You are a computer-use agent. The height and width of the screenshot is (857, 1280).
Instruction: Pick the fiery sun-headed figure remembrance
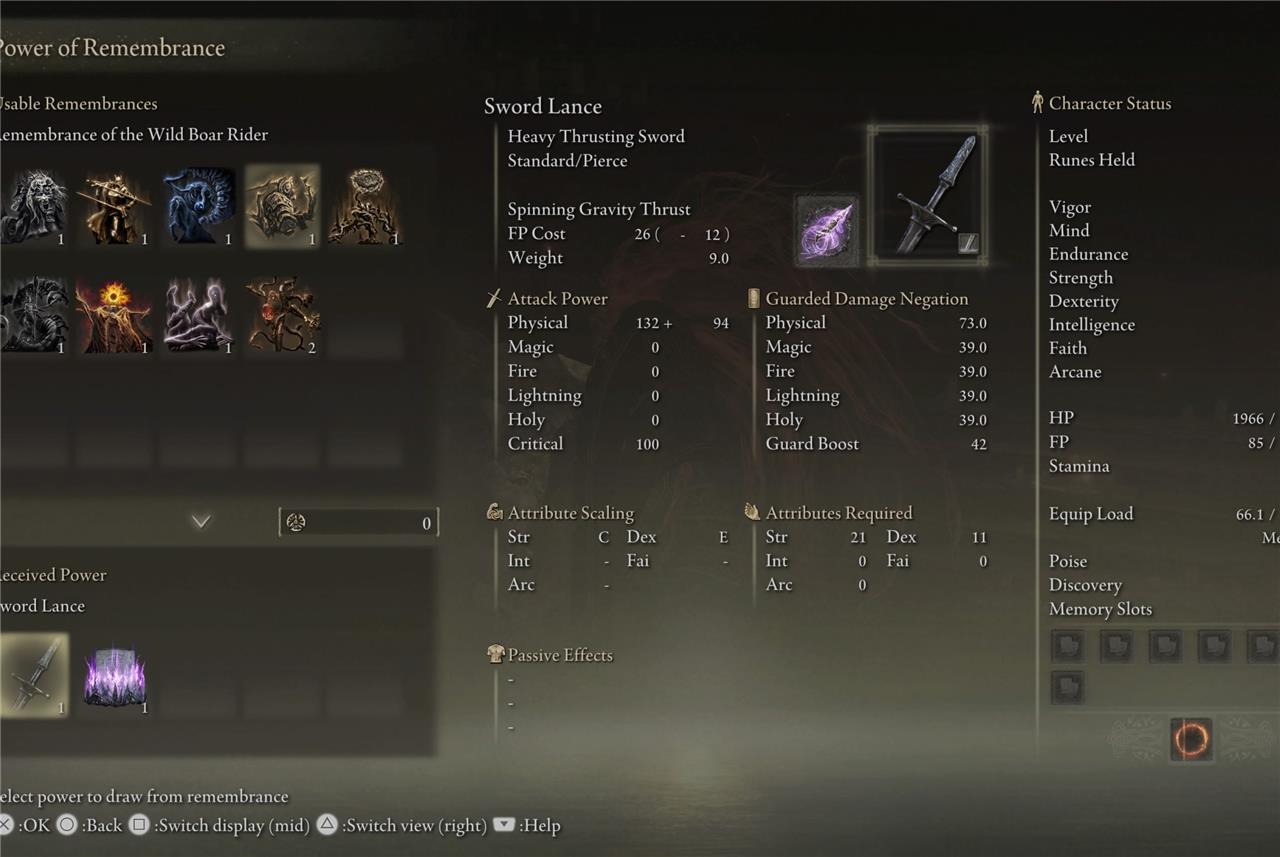(x=116, y=315)
